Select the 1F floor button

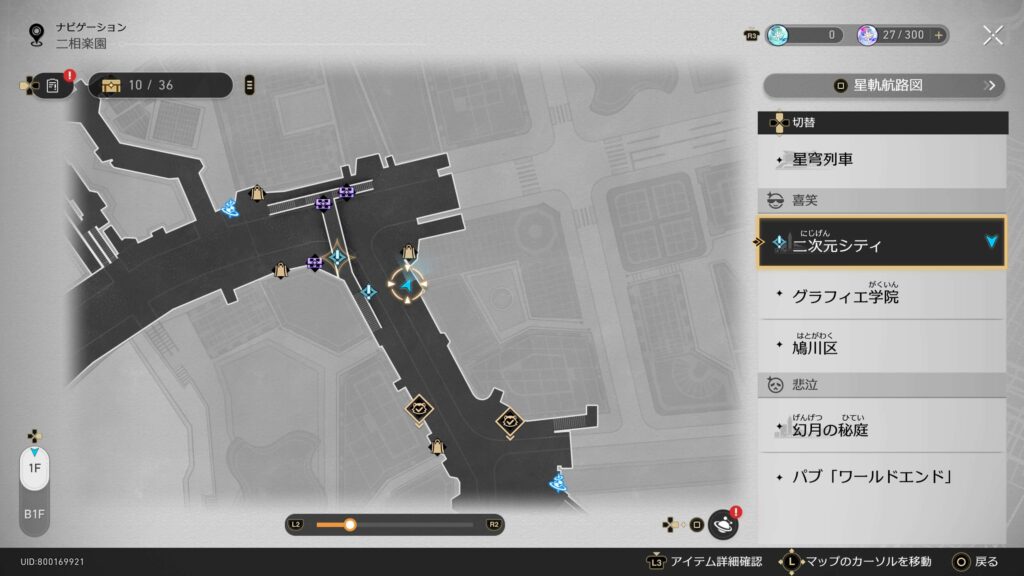point(34,468)
